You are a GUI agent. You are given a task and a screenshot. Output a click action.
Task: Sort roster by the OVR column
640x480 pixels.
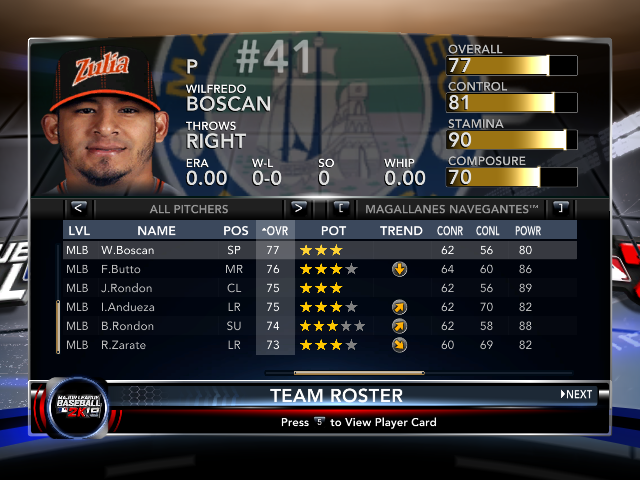tap(275, 231)
